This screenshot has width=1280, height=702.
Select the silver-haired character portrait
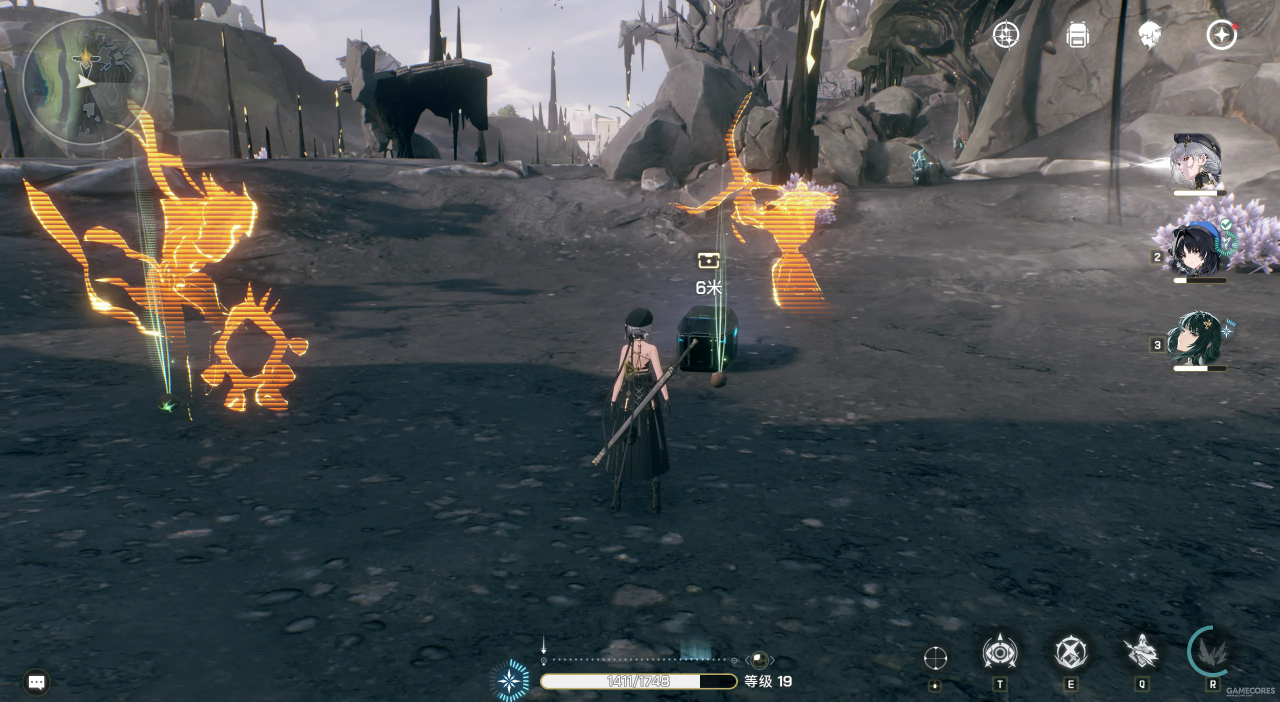[x=1197, y=162]
